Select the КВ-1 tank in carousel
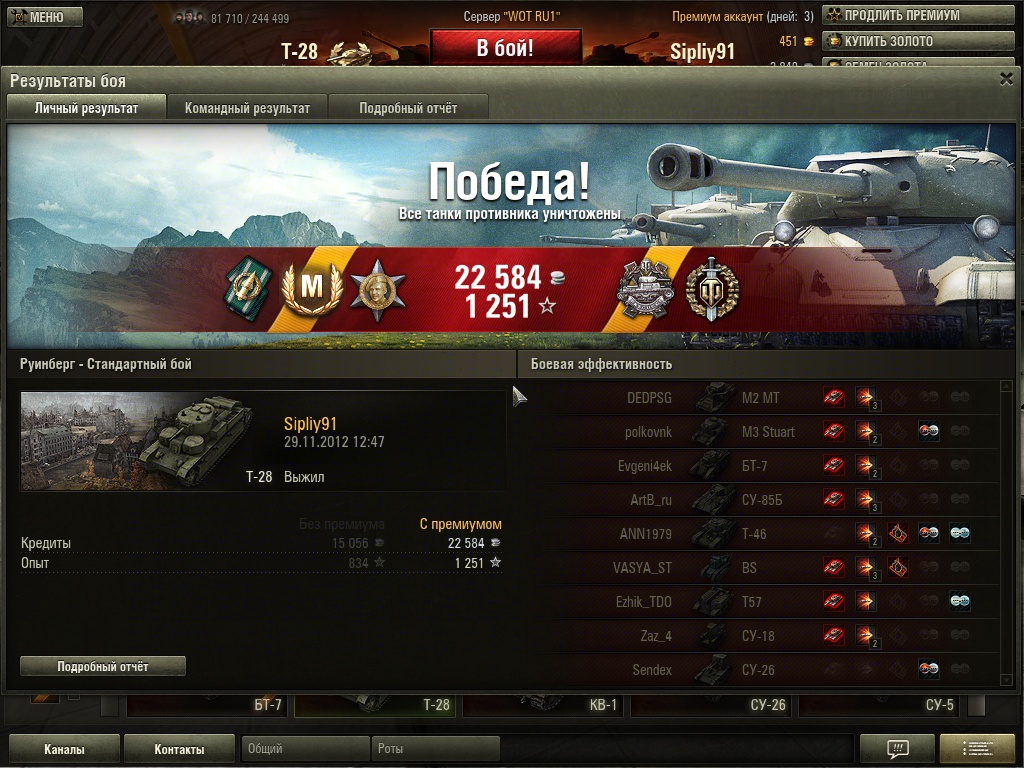1024x768 pixels. [545, 705]
